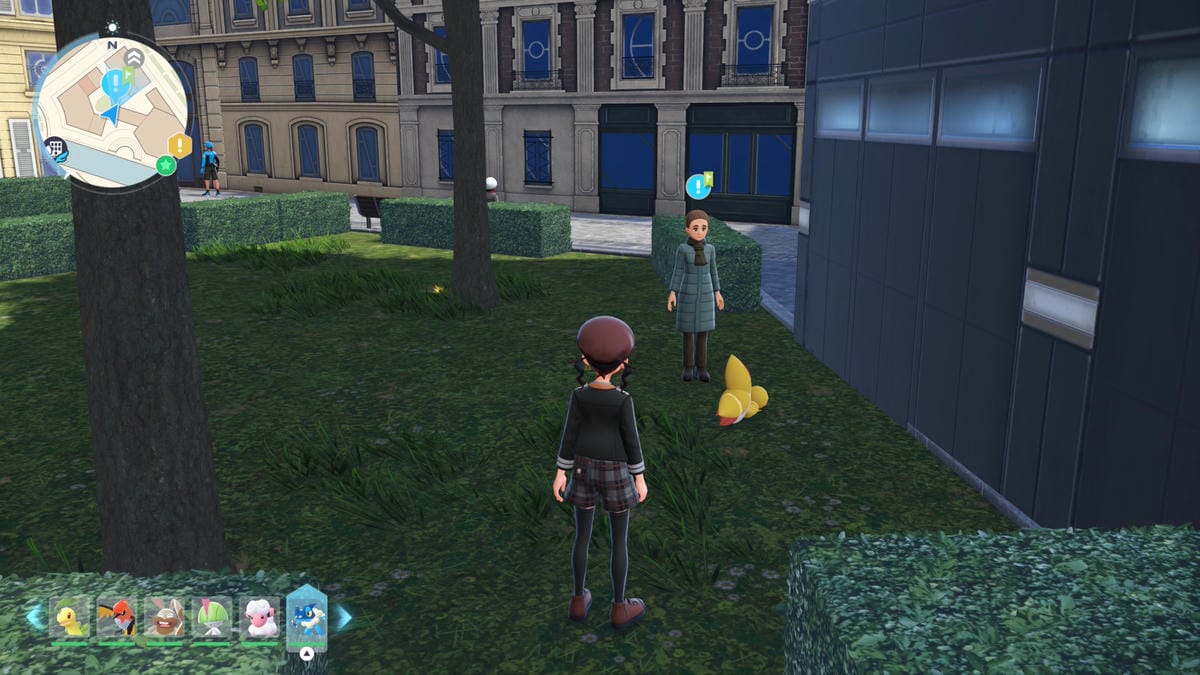Click the dark grid icon on minimap edge
Viewport: 1200px width, 675px height.
pyautogui.click(x=55, y=149)
